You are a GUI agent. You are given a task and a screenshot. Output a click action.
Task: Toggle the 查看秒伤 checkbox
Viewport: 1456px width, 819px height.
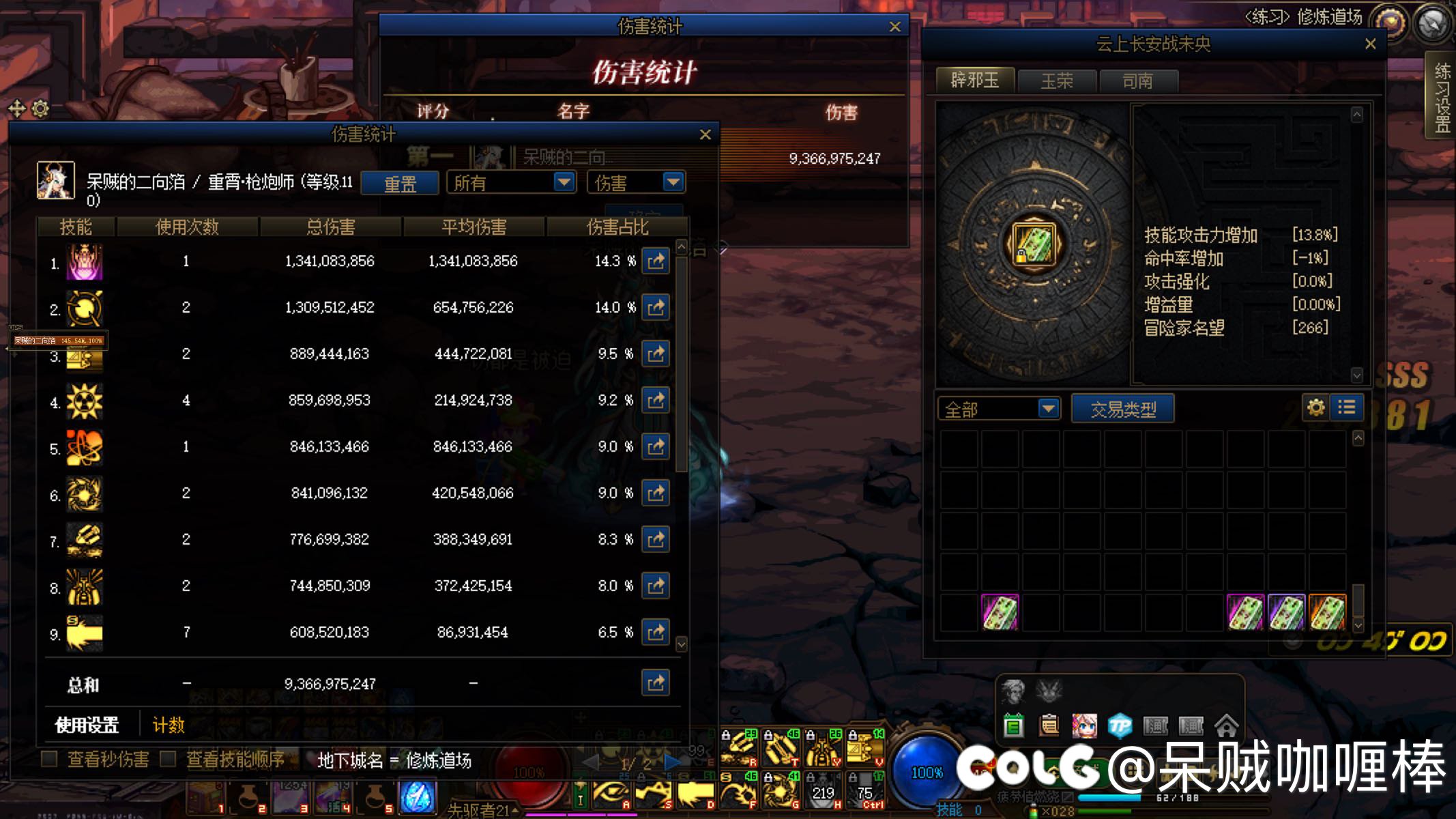point(50,759)
